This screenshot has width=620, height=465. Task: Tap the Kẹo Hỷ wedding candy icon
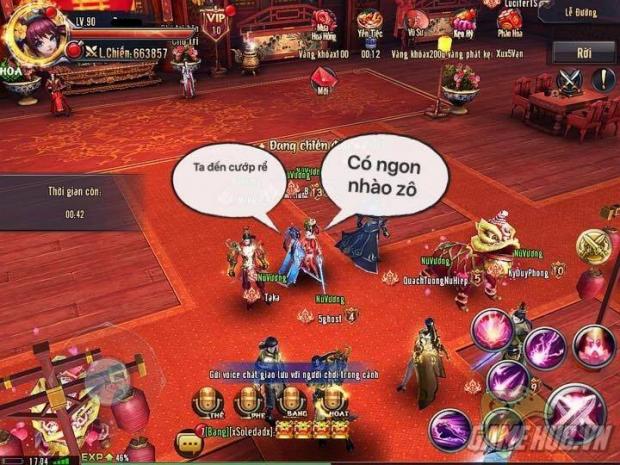point(463,20)
